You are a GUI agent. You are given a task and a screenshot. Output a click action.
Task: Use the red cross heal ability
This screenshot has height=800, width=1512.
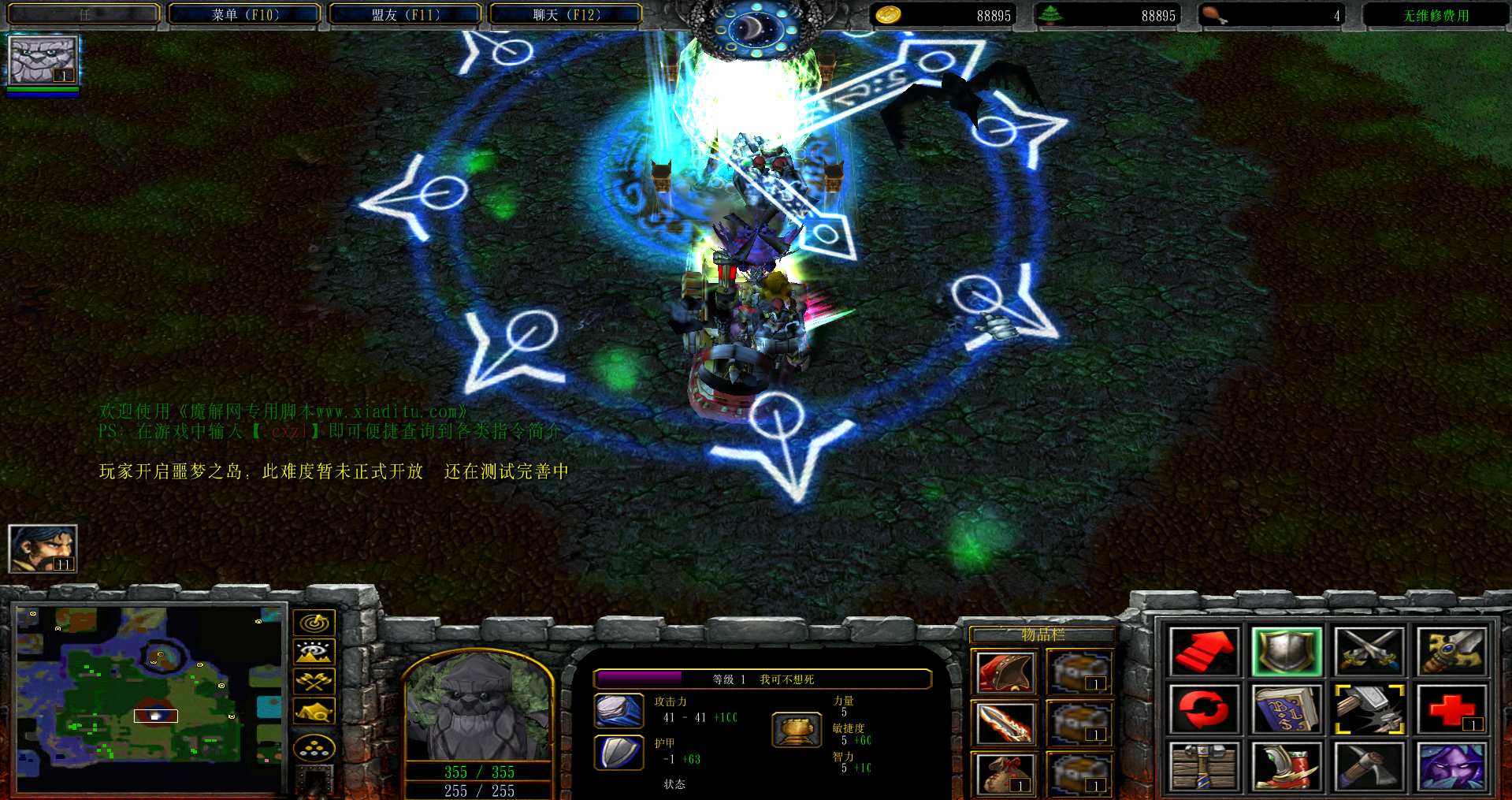pyautogui.click(x=1451, y=709)
